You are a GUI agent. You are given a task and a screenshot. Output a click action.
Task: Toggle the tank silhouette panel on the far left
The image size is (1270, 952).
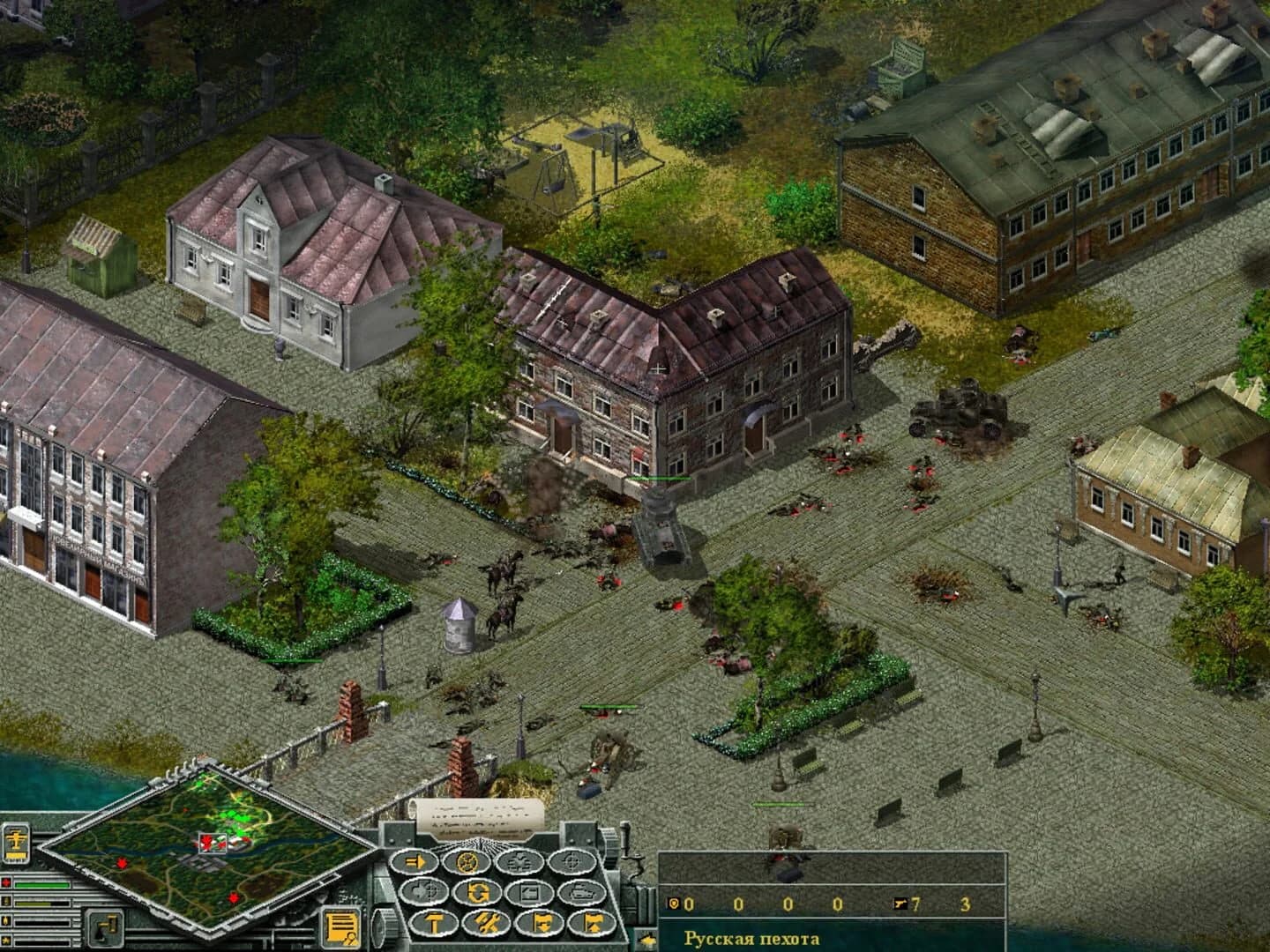pos(17,844)
